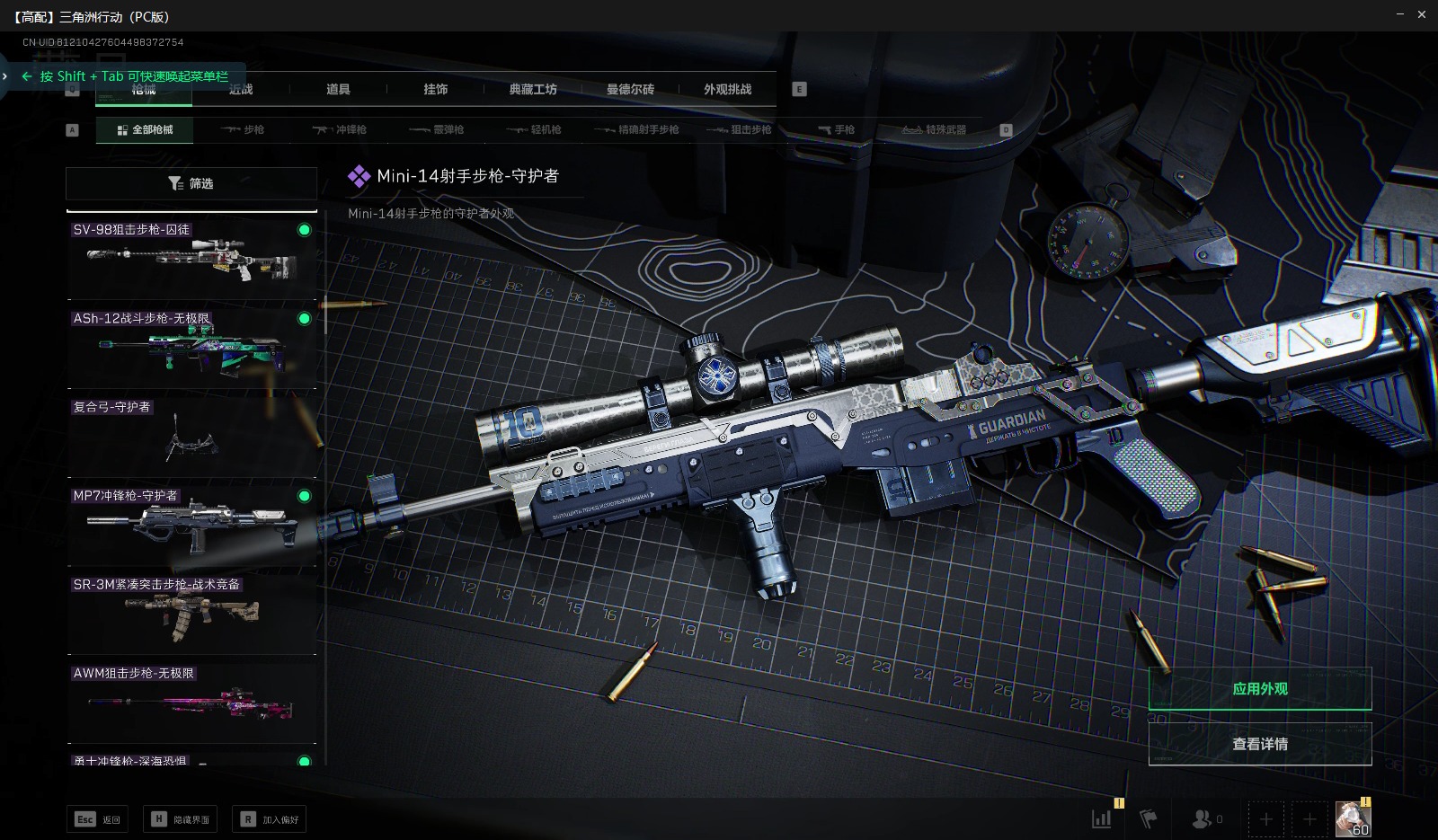
Task: Pick the 复合弓-守护者 skin entry
Action: (191, 436)
